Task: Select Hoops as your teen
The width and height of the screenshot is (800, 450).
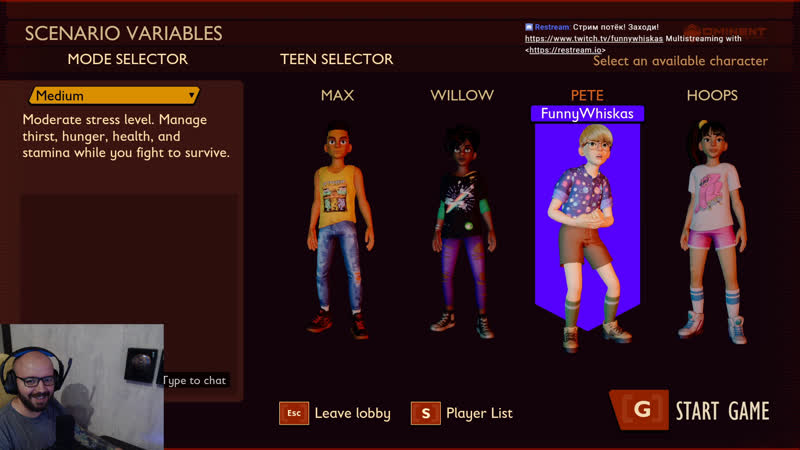Action: tap(711, 230)
